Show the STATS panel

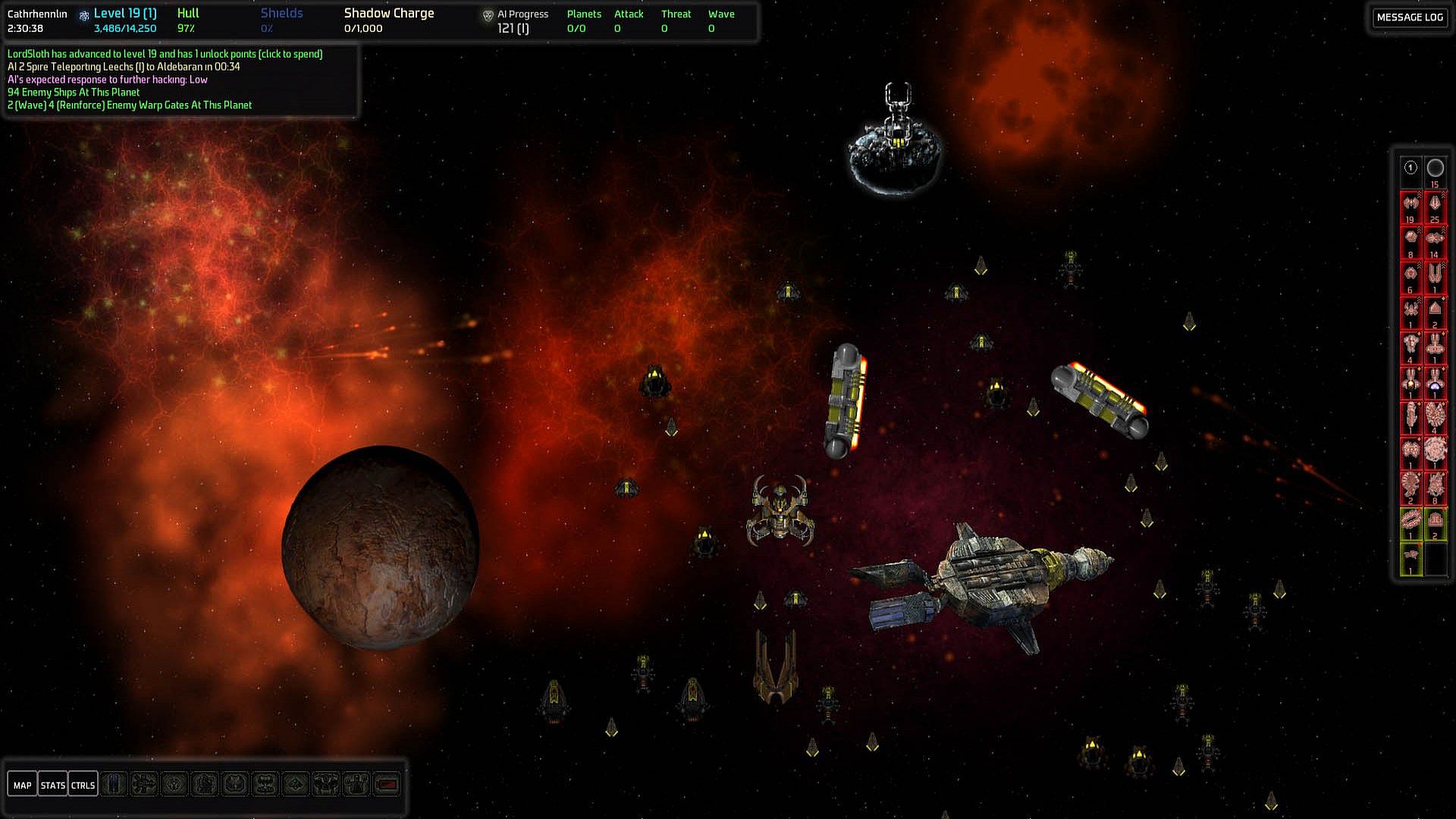tap(52, 785)
